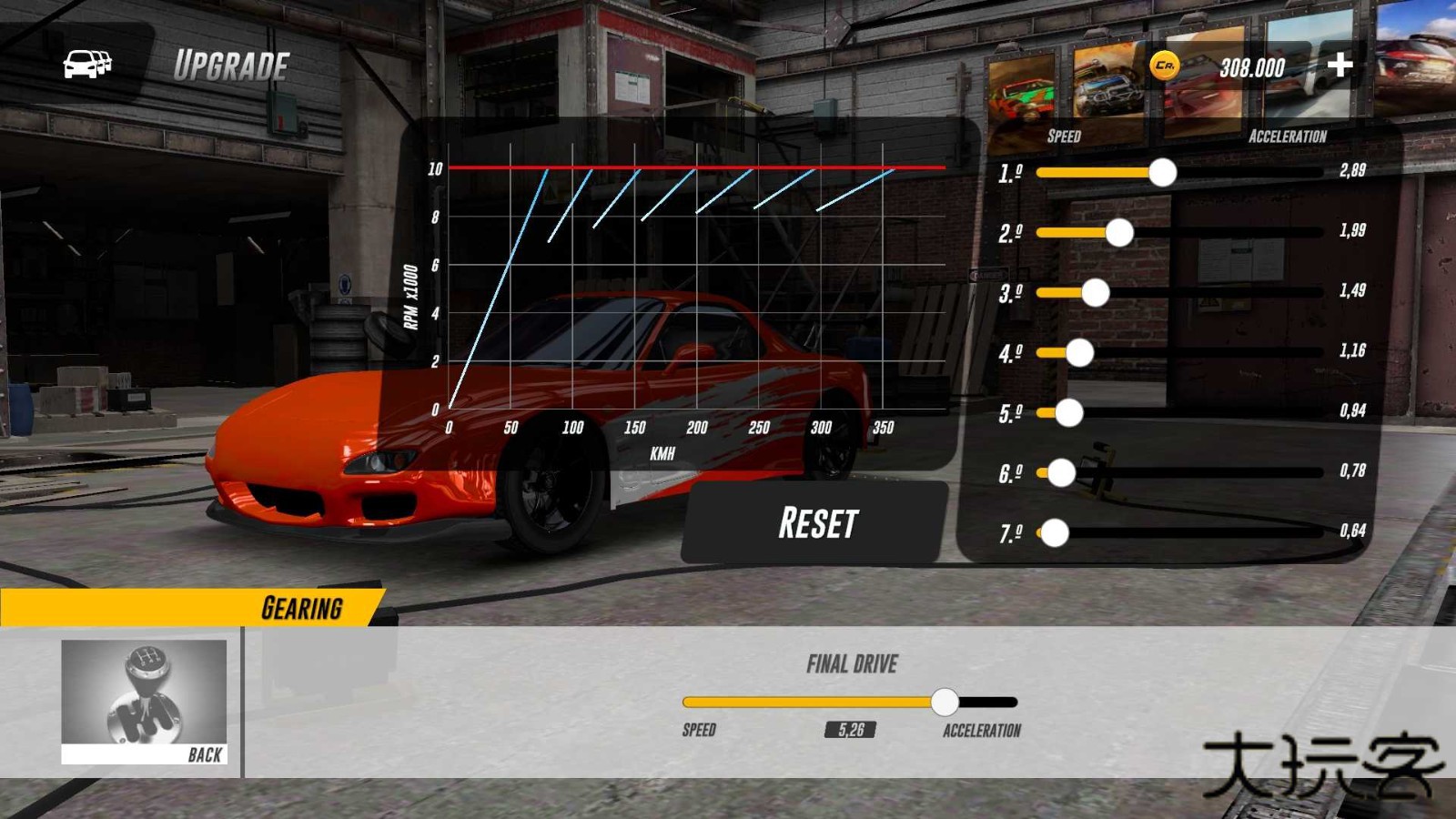Click the 4th gear slider handle
This screenshot has height=819, width=1456.
[1080, 354]
